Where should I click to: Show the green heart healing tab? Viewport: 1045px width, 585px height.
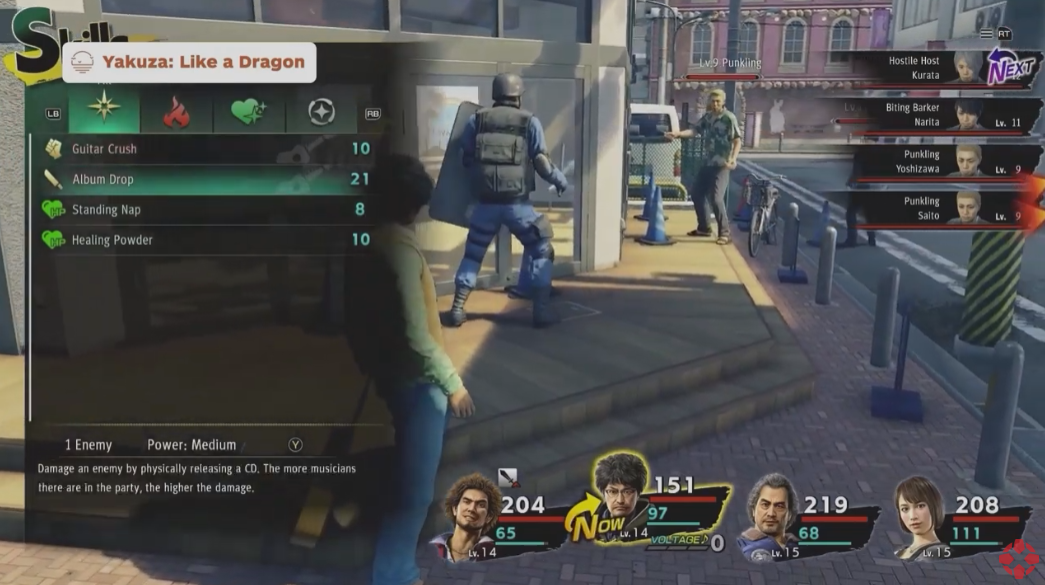coord(249,113)
